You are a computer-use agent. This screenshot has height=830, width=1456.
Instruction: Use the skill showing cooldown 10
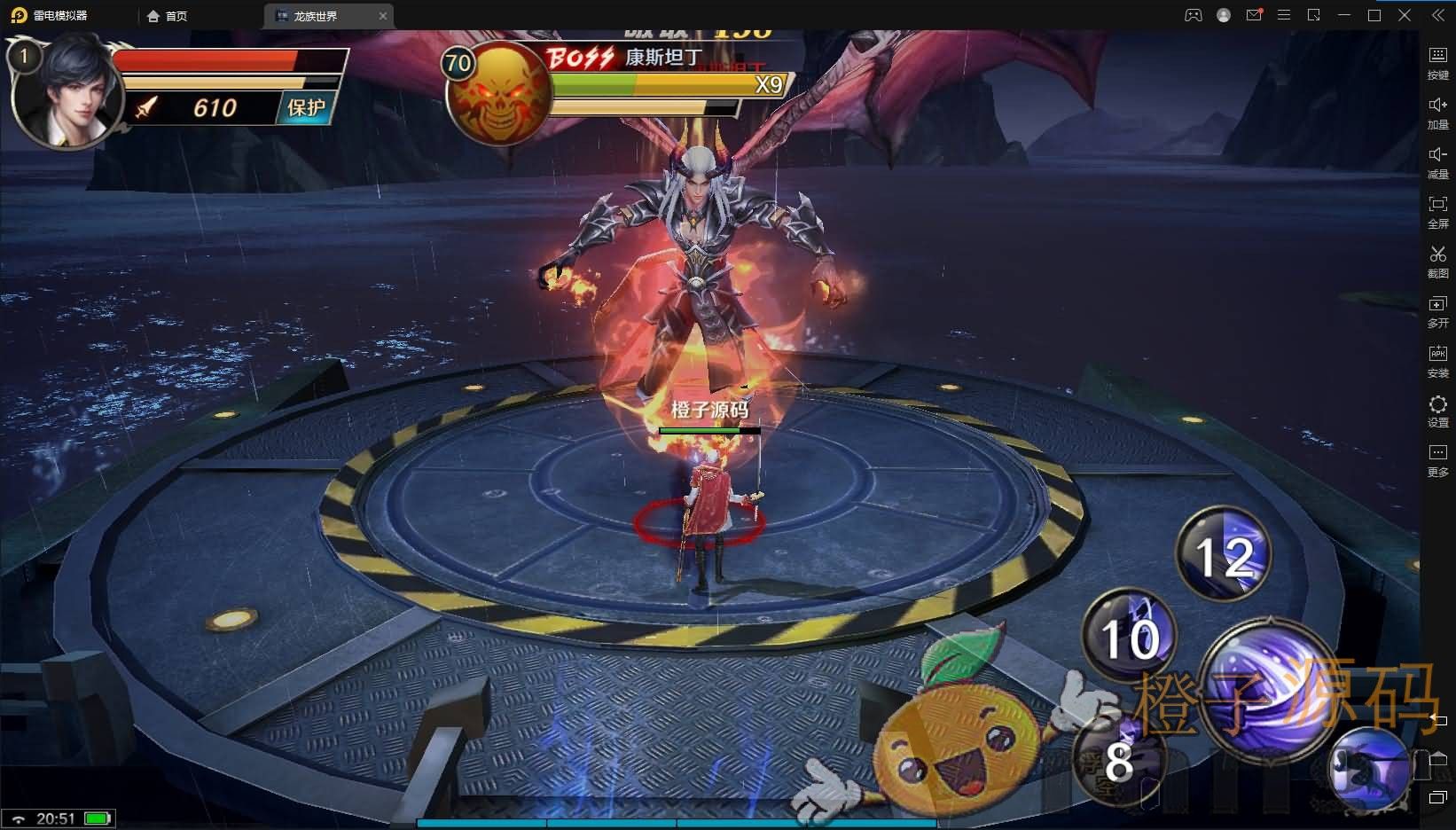click(x=1130, y=637)
